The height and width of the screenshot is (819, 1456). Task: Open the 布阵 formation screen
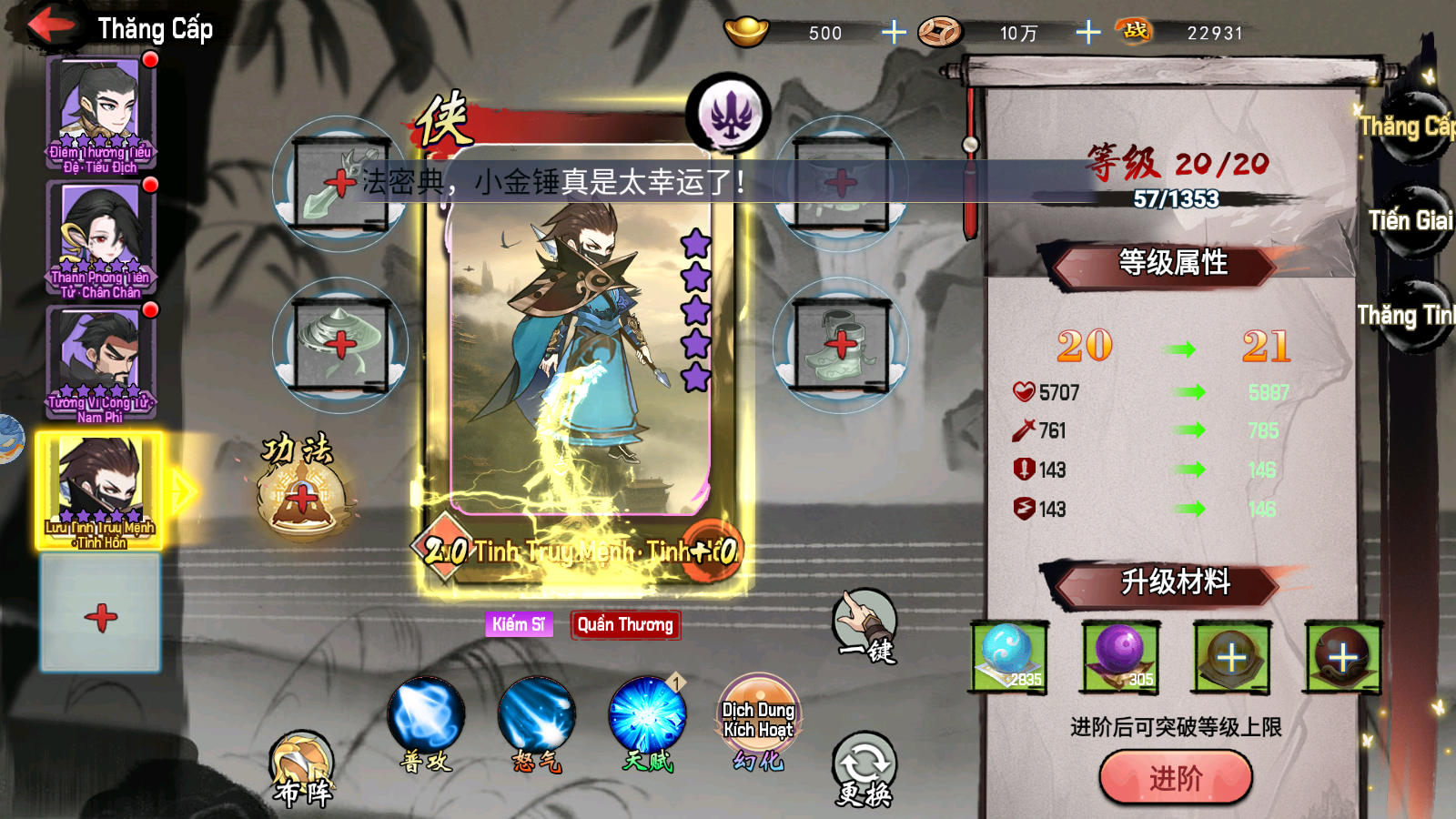point(303,769)
